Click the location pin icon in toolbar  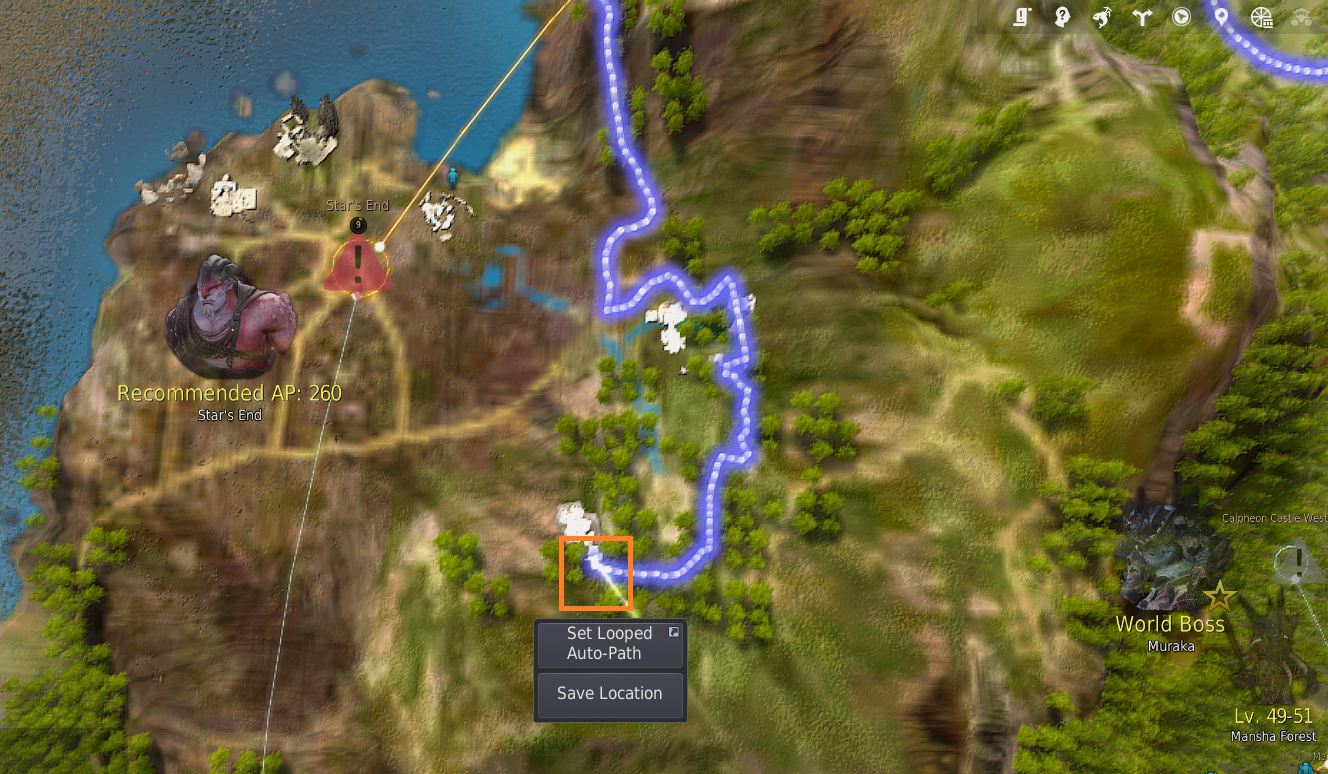pos(1220,17)
